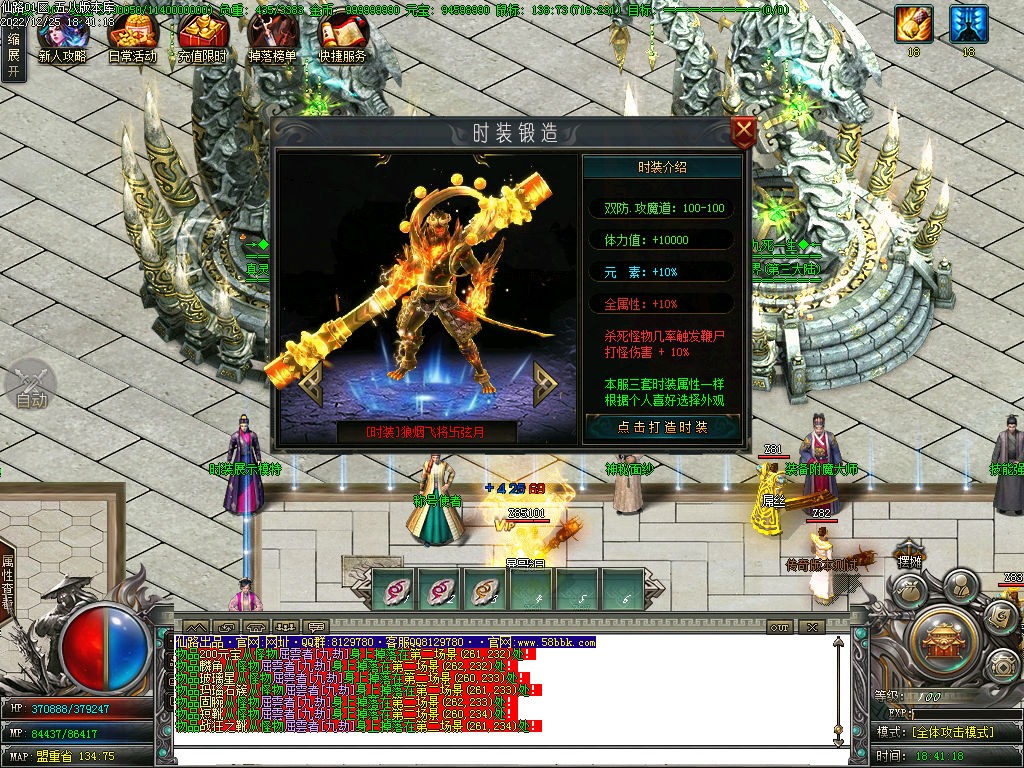
Task: Activate the flaming fist skill icon
Action: (x=914, y=24)
